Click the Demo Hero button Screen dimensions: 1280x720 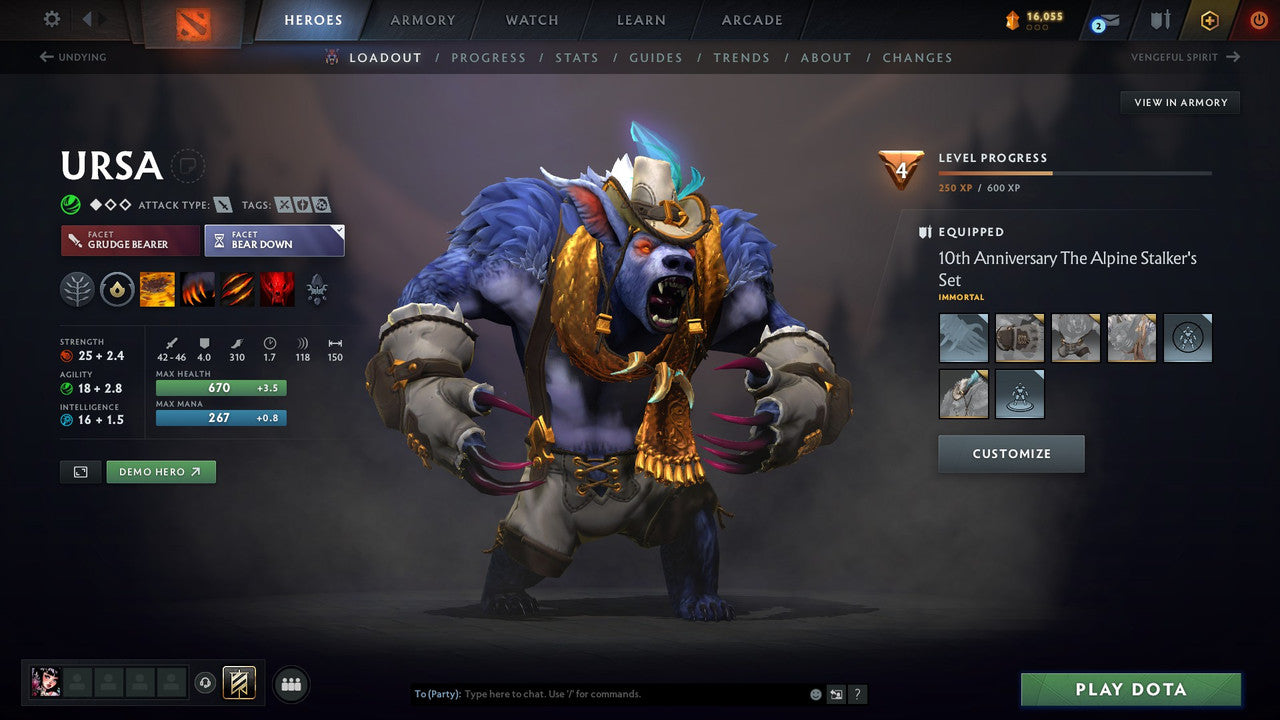(160, 471)
